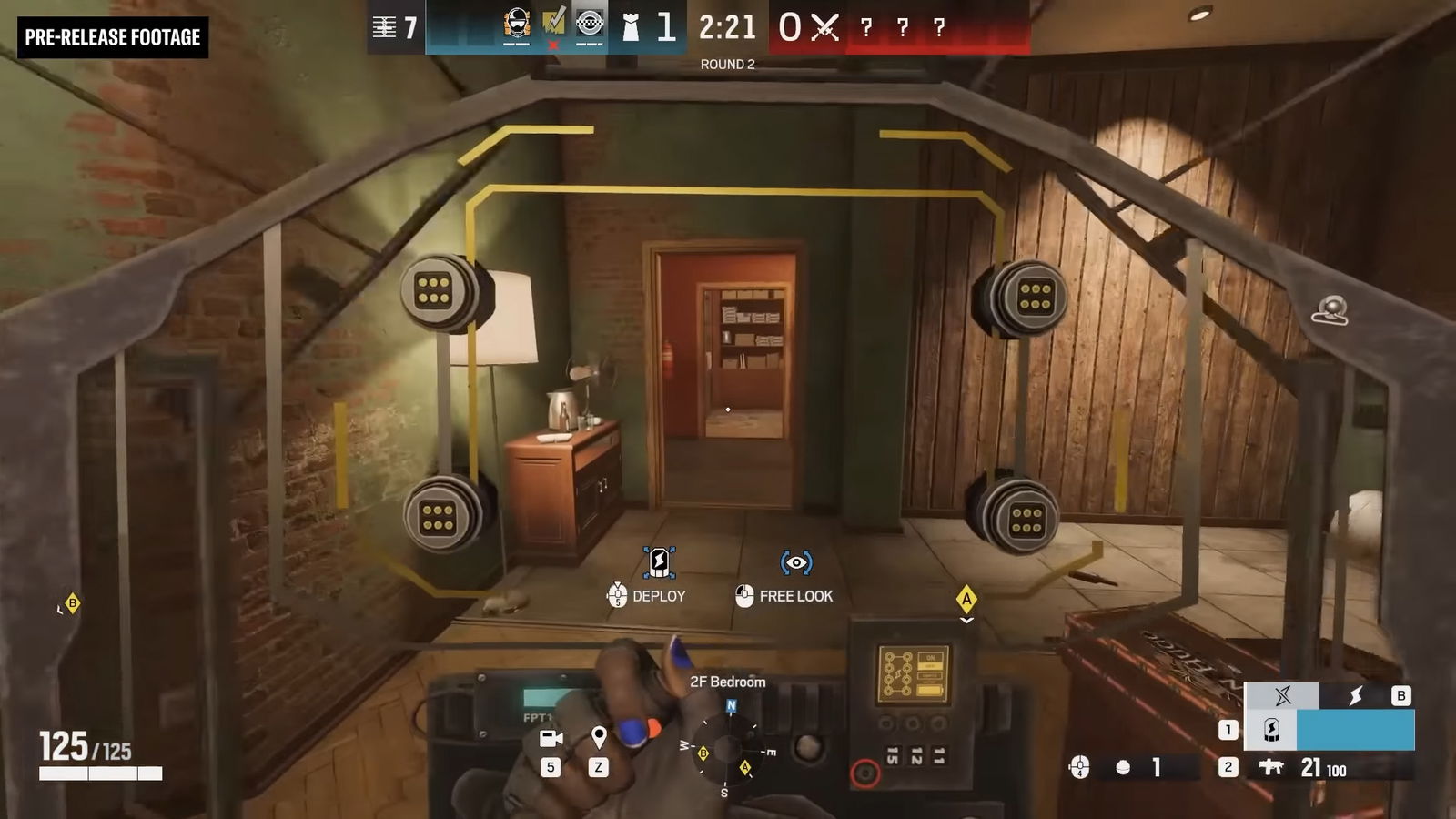Click the crossed swords kill counter icon
This screenshot has width=1456, height=819.
point(827,27)
